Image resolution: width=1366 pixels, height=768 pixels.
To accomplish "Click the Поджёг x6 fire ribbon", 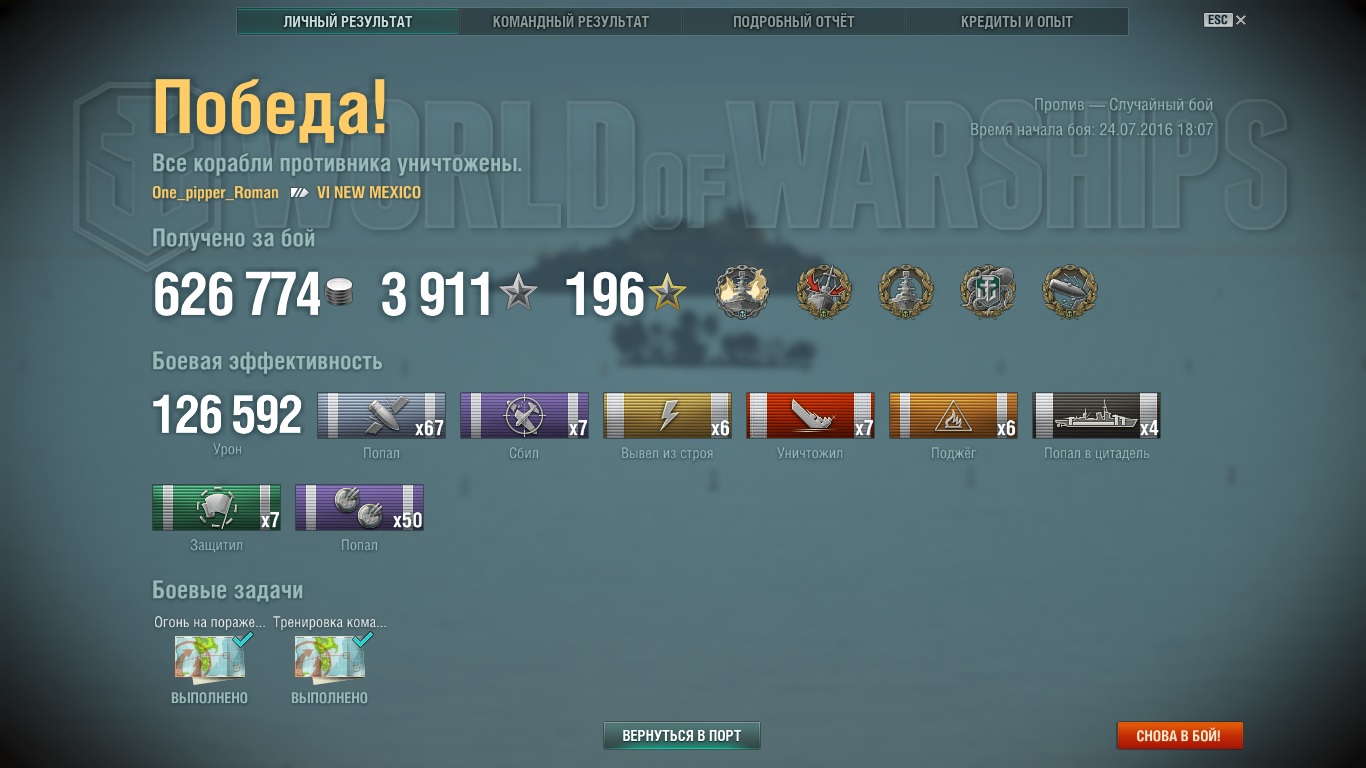I will point(953,416).
